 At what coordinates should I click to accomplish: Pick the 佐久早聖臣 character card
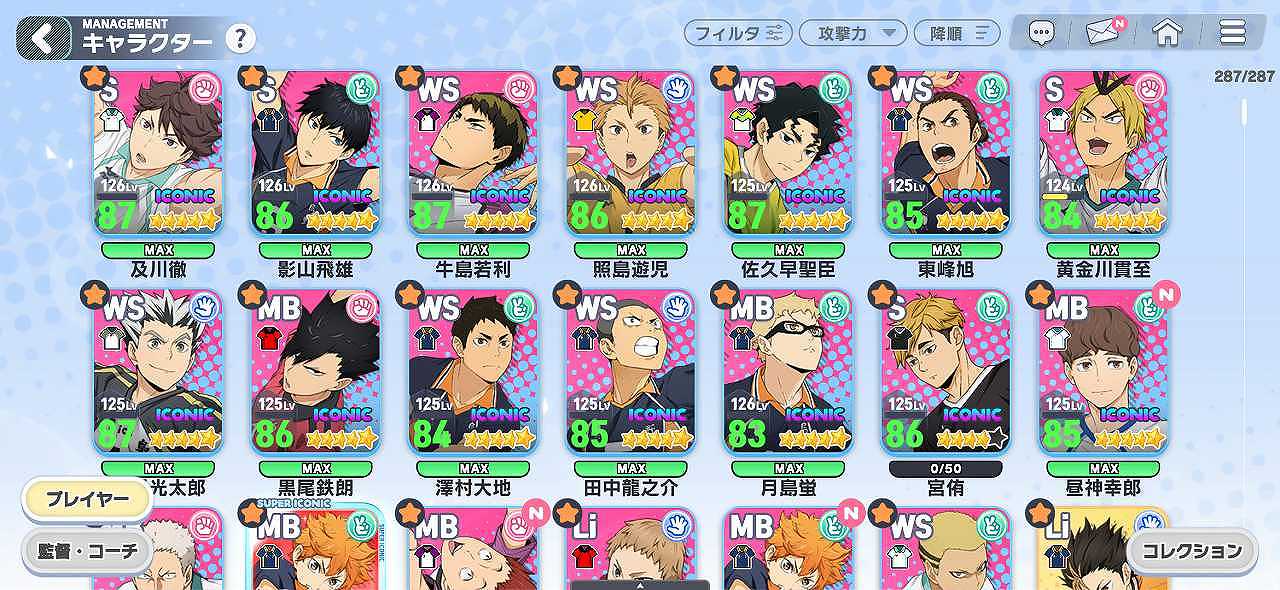click(789, 153)
